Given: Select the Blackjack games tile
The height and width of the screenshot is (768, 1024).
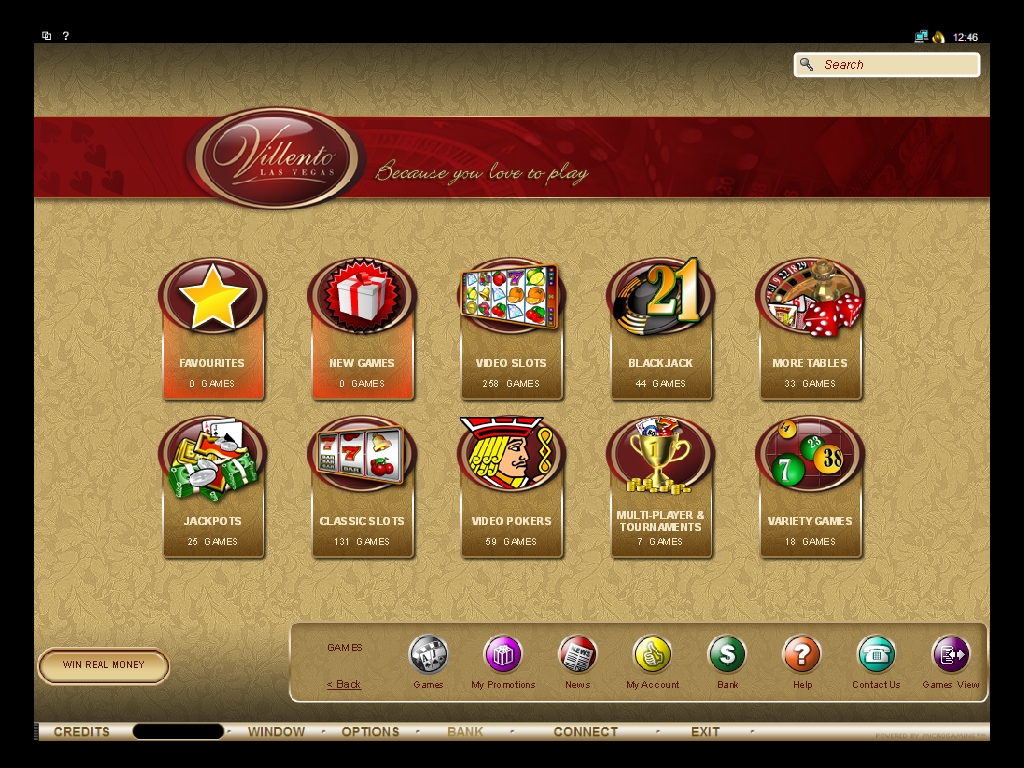Looking at the screenshot, I should tap(660, 330).
